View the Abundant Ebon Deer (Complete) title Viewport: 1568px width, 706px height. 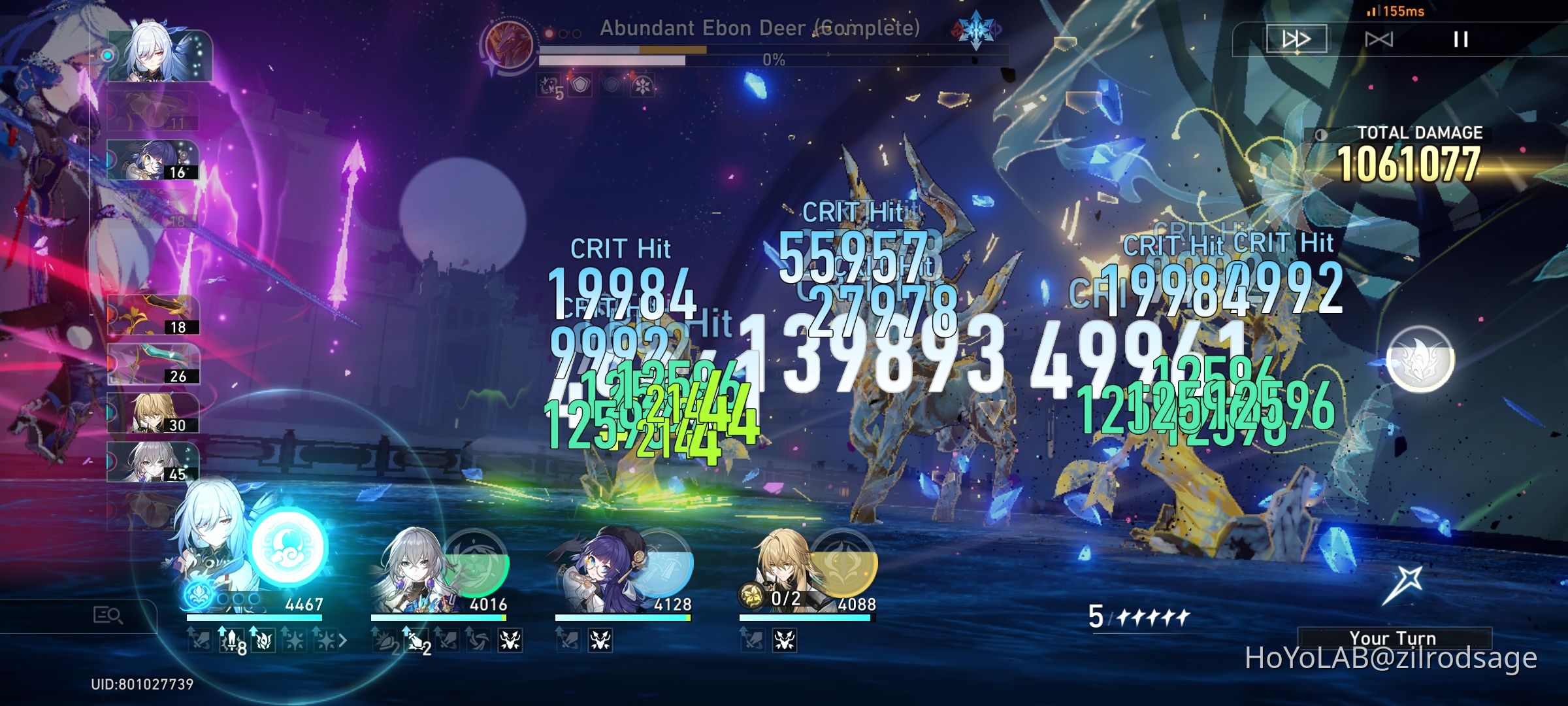click(760, 29)
